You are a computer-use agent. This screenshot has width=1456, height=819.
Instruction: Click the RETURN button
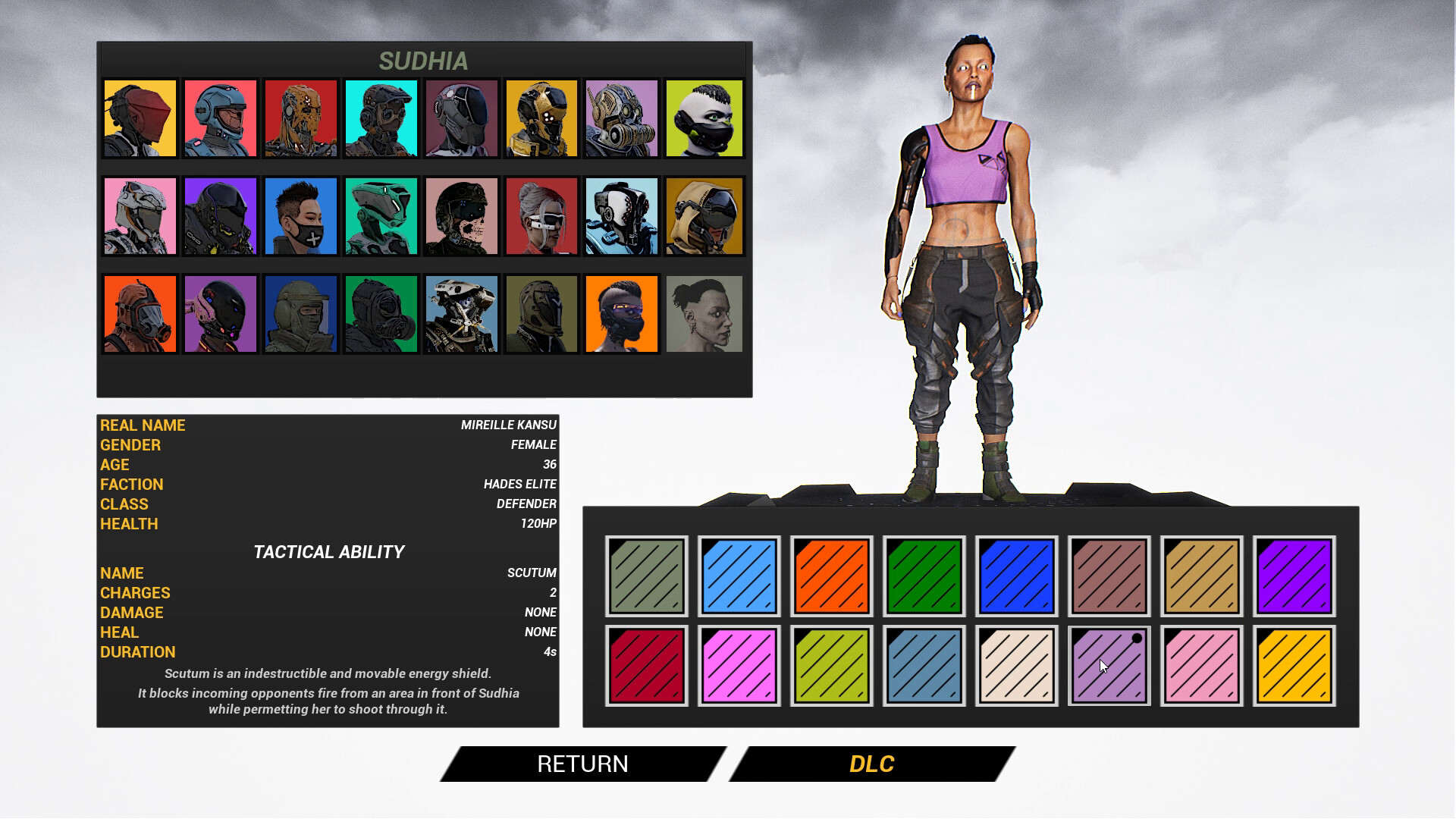(x=582, y=764)
